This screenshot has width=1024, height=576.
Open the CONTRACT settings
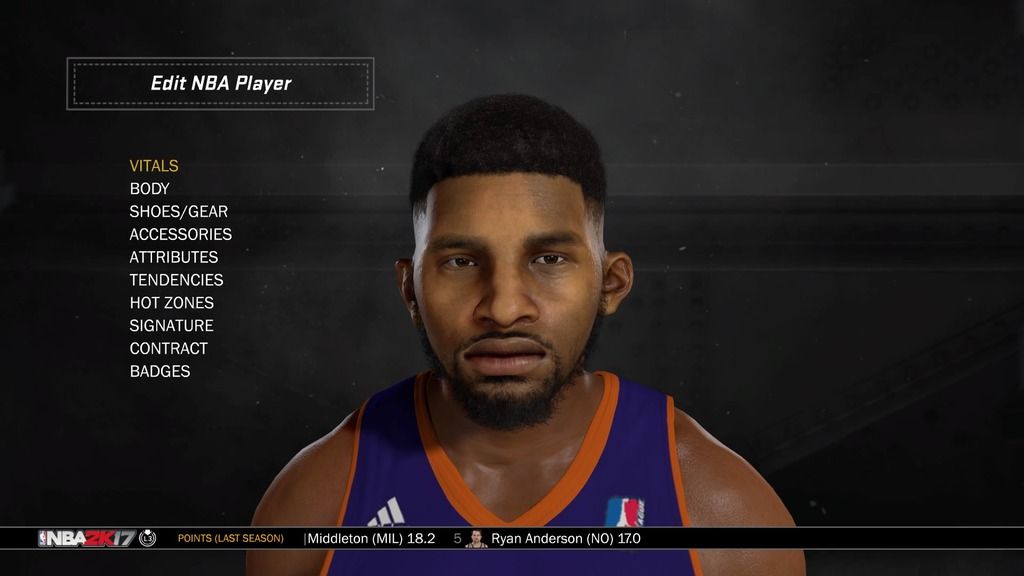tap(169, 349)
